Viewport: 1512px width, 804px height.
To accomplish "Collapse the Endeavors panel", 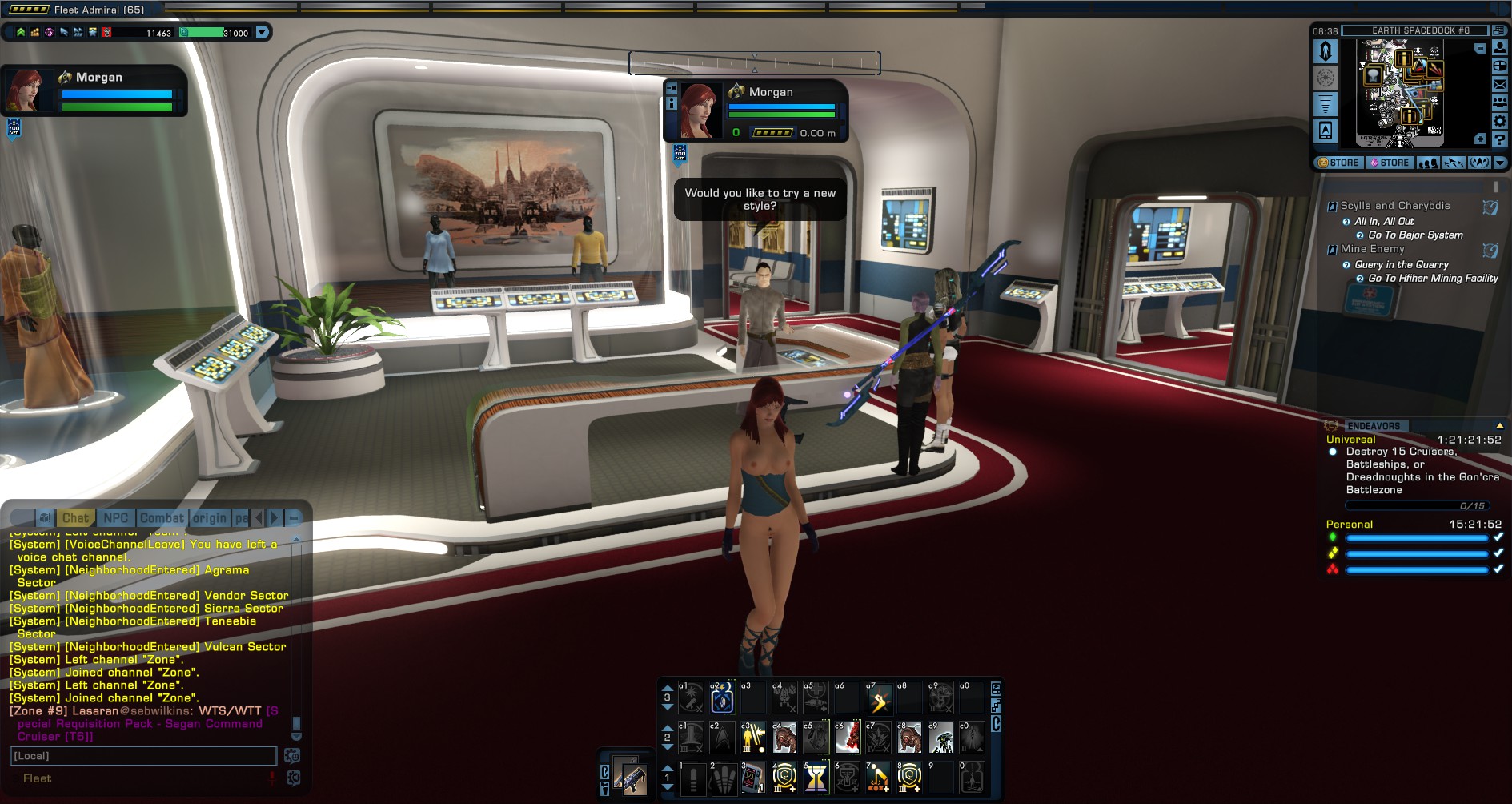I will click(x=1499, y=426).
